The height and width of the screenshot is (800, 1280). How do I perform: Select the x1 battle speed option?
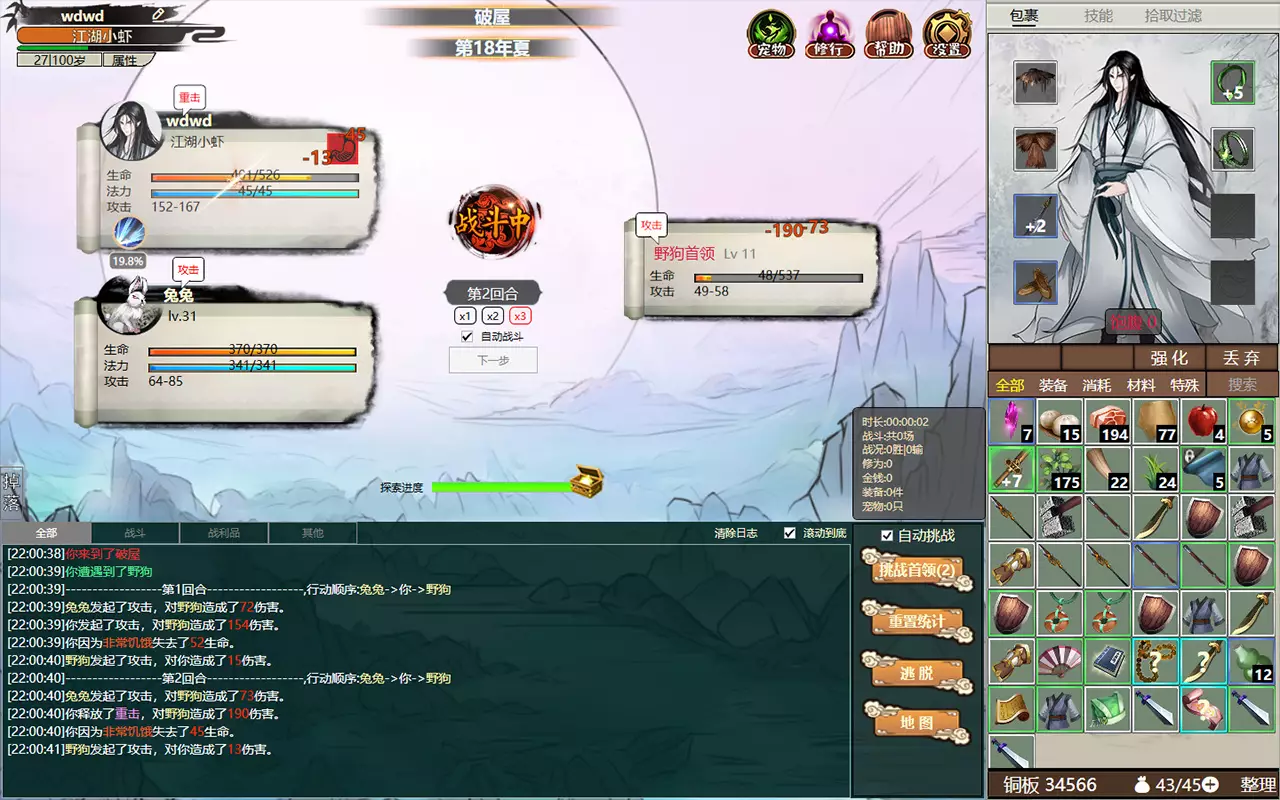coord(467,316)
